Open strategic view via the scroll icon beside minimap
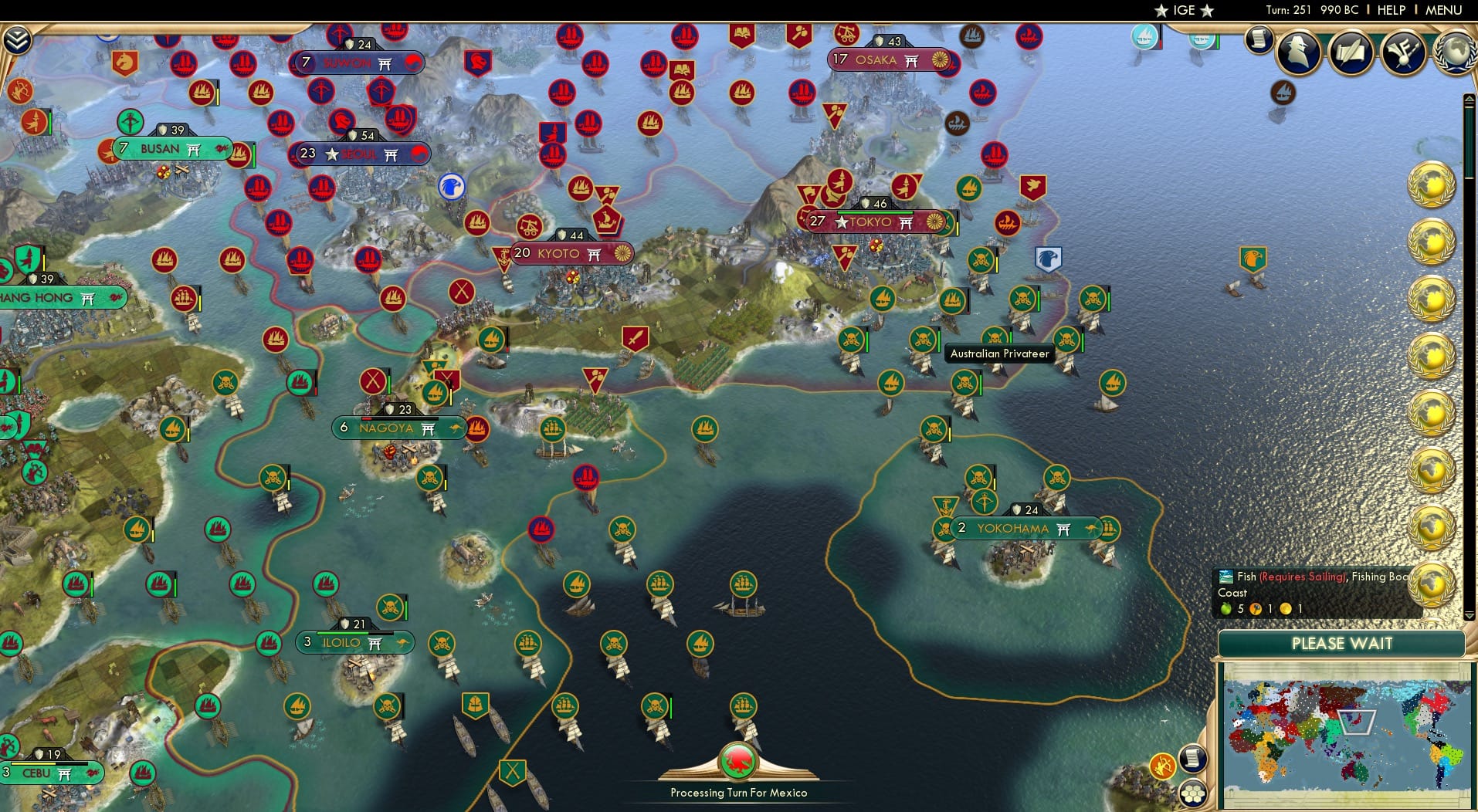Screen dimensions: 1478x812 [1194, 760]
